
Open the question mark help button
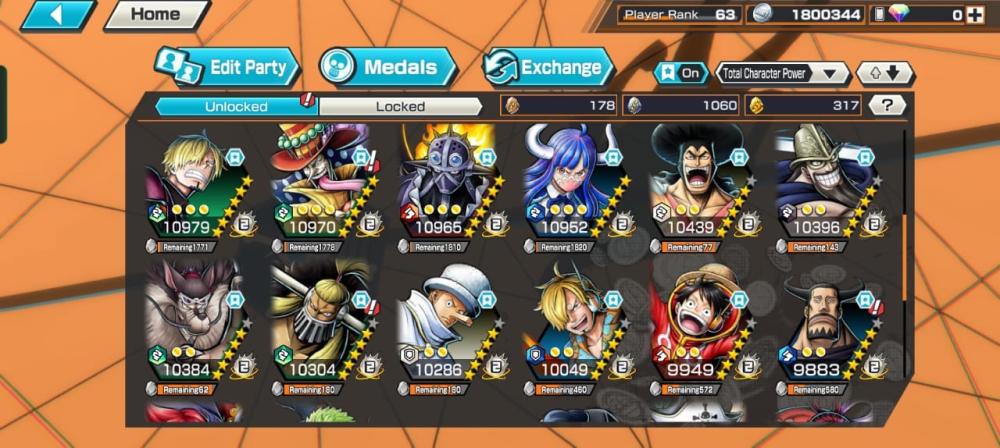pyautogui.click(x=887, y=105)
